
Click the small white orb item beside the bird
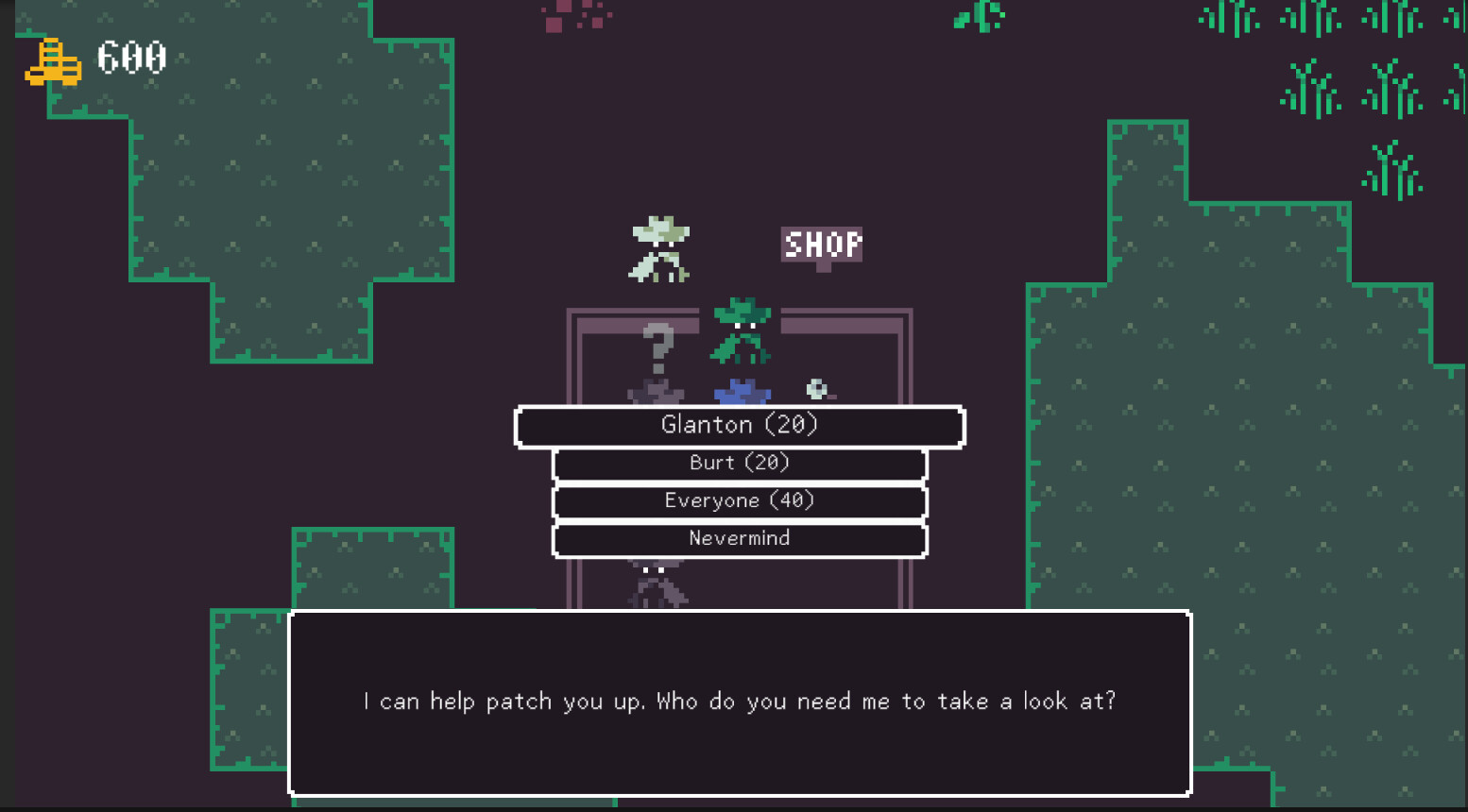[x=816, y=387]
